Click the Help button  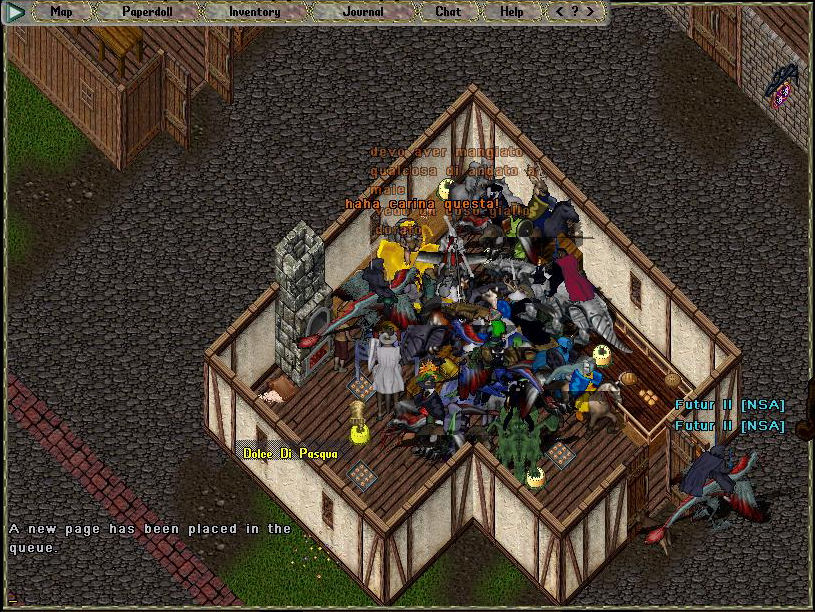coord(511,12)
